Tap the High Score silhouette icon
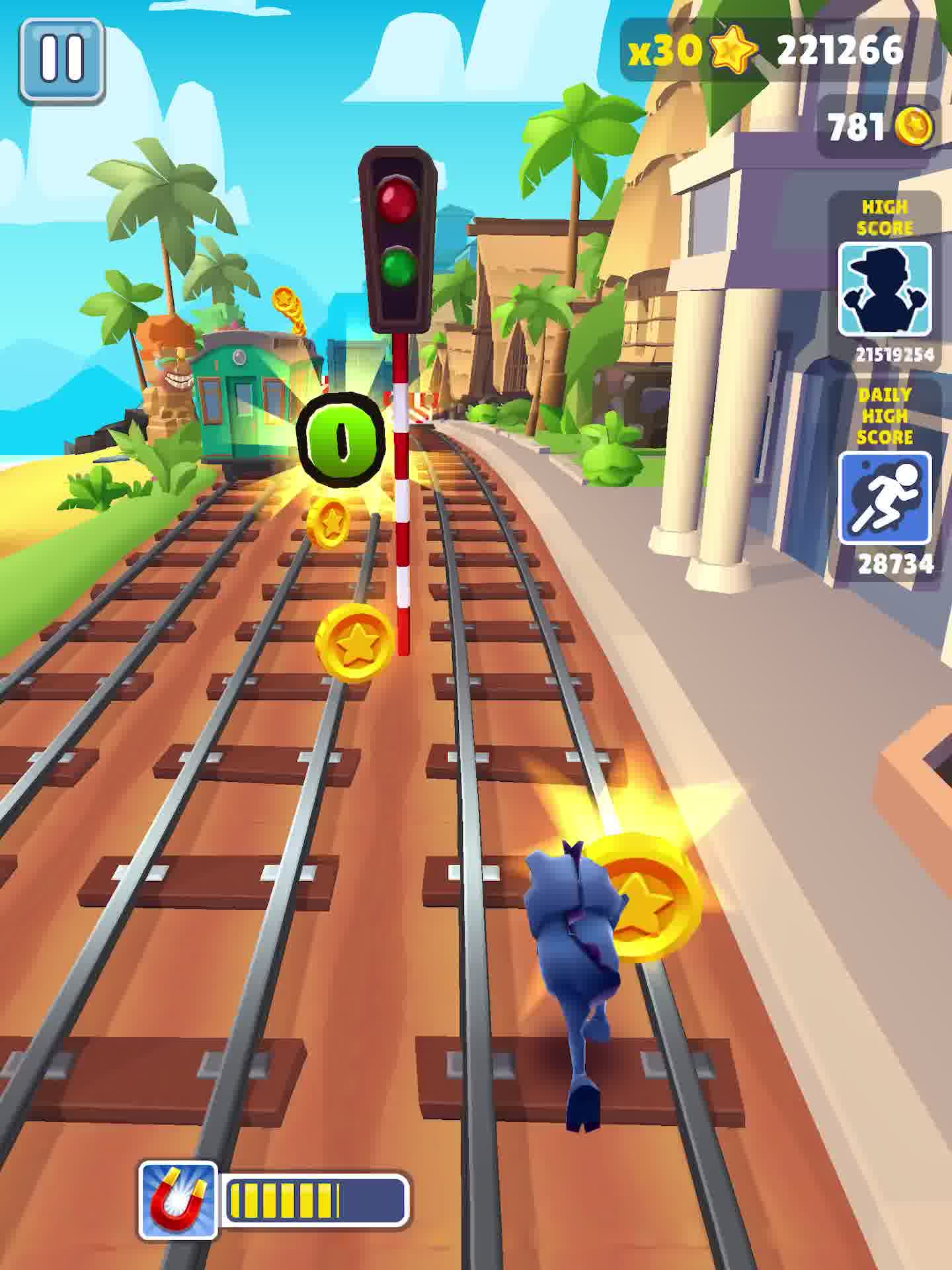This screenshot has width=952, height=1270. click(885, 290)
